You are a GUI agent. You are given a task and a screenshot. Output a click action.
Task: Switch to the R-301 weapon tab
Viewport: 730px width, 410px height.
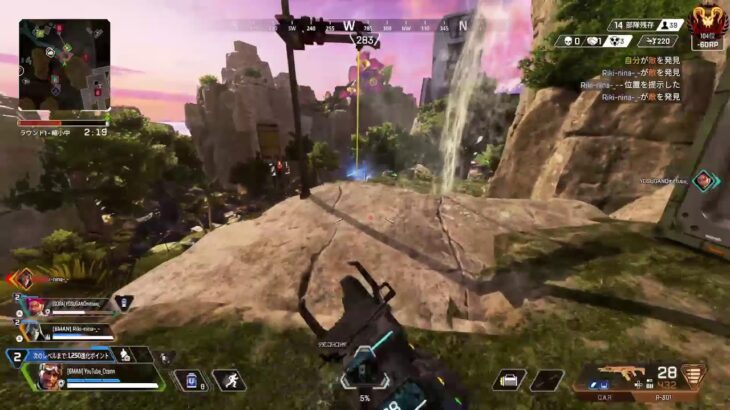(662, 395)
